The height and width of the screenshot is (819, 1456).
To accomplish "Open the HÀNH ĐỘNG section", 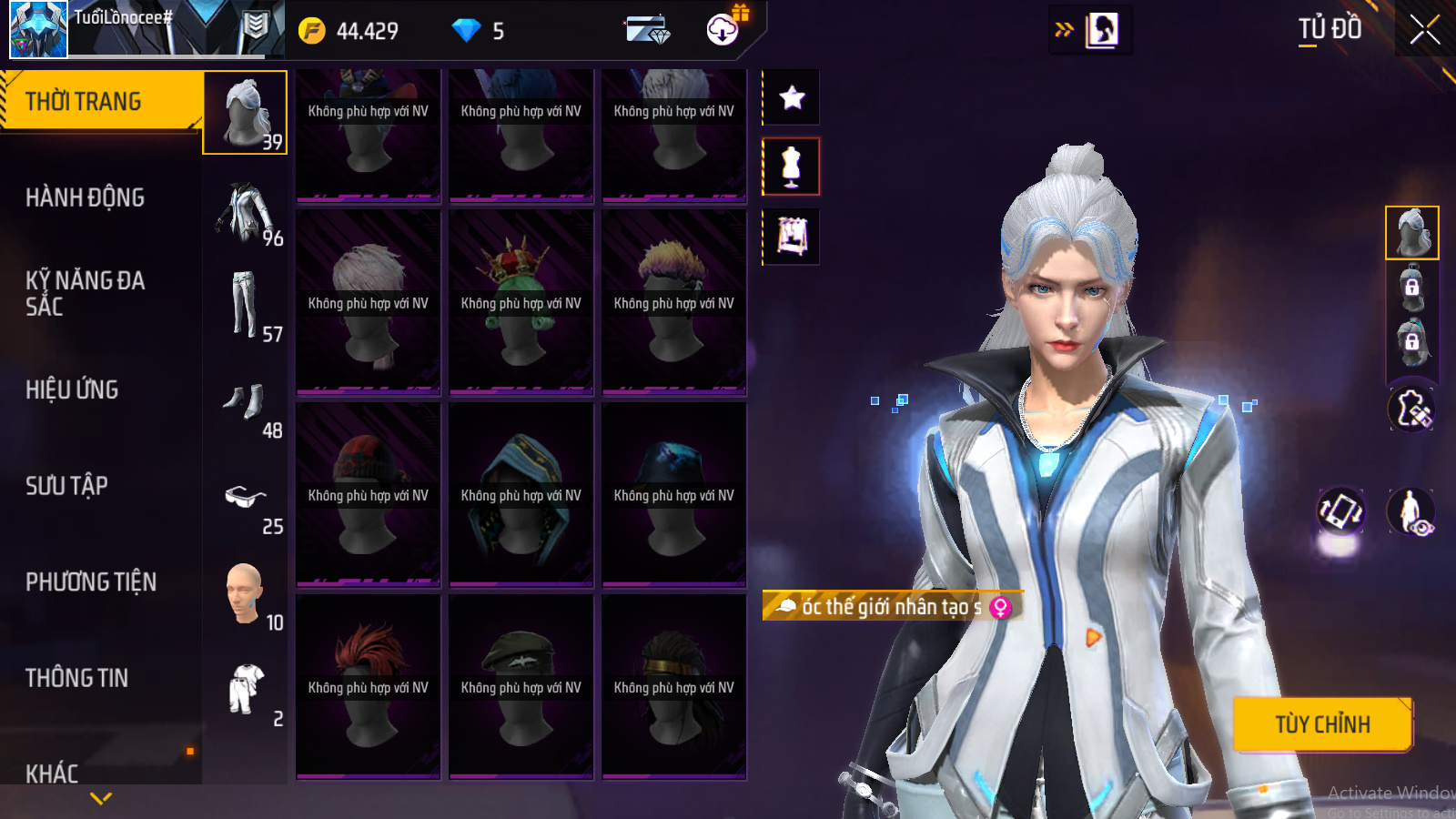I will click(85, 197).
